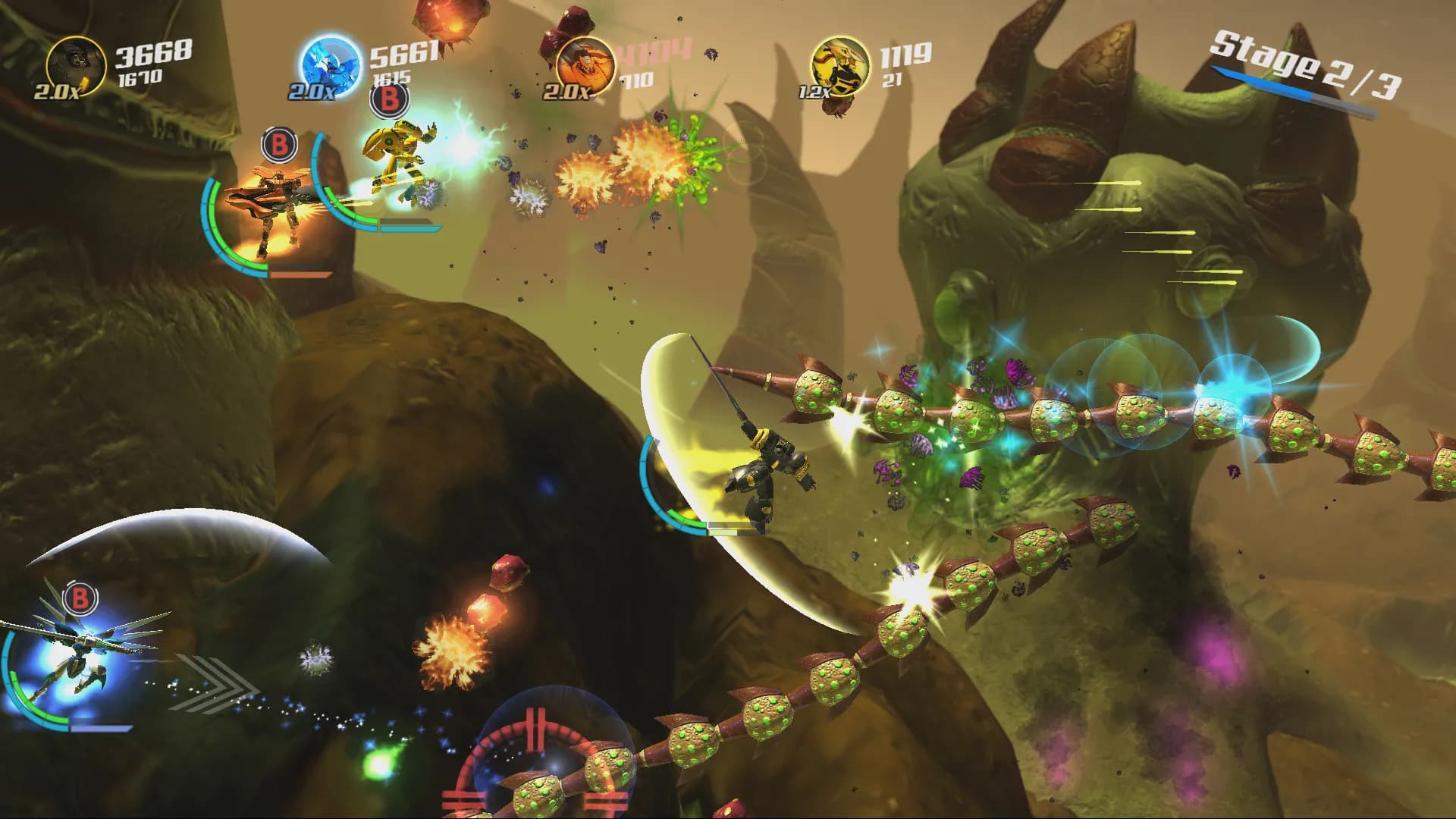Image resolution: width=1456 pixels, height=819 pixels.
Task: Switch focus to the score 5661 counter
Action: [x=405, y=53]
